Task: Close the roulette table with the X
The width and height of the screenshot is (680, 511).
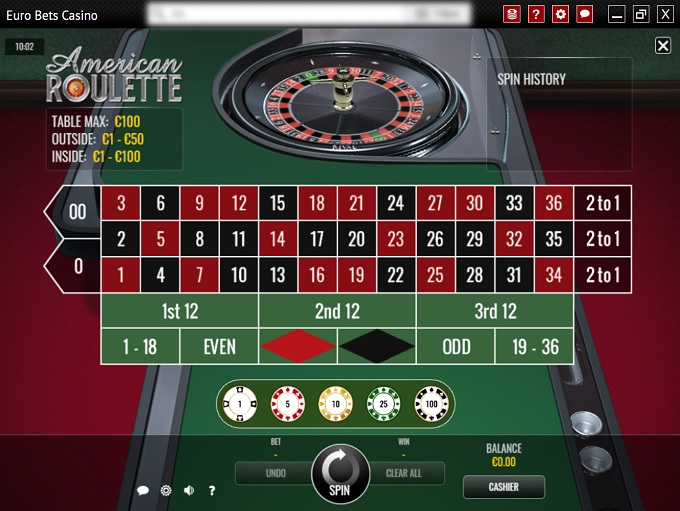Action: tap(663, 46)
